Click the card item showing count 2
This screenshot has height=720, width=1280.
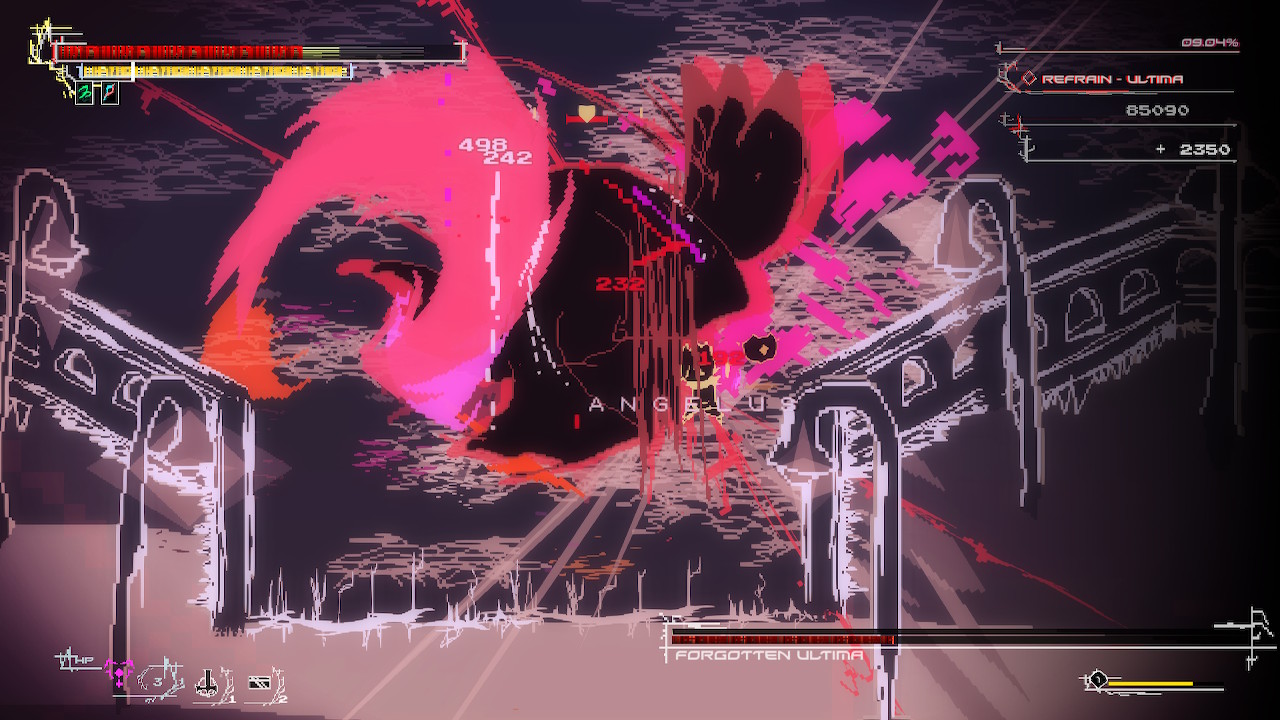(x=260, y=684)
